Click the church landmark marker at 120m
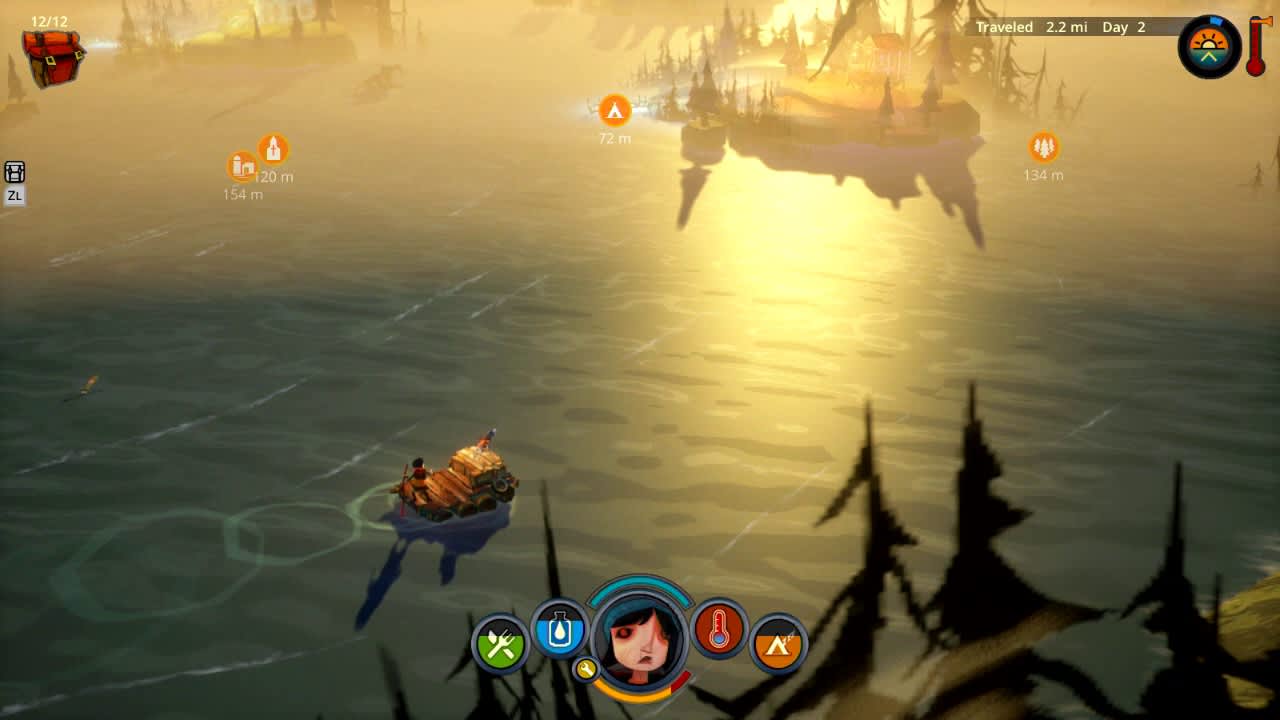This screenshot has height=720, width=1280. (272, 148)
